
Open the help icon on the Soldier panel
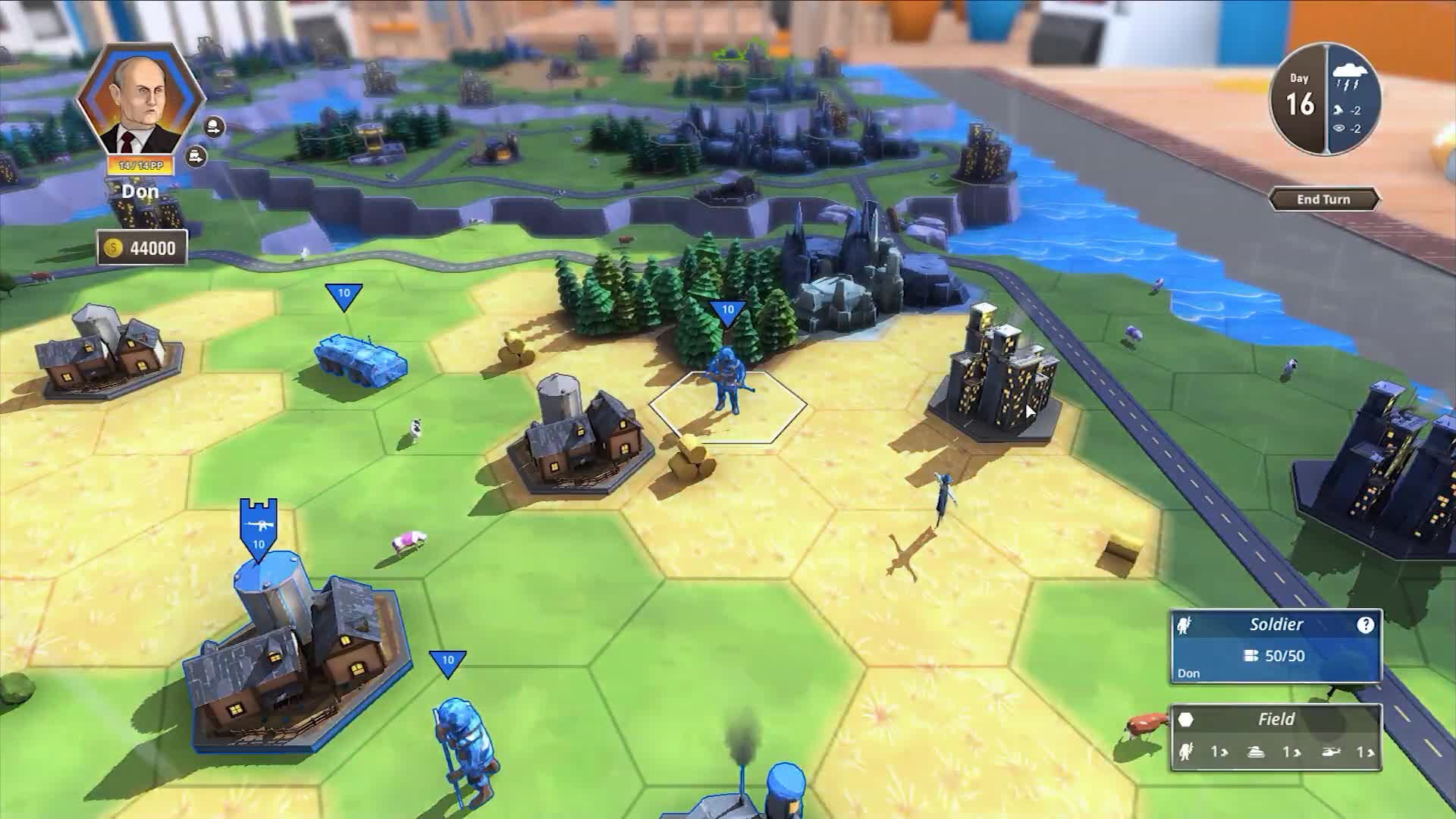pyautogui.click(x=1367, y=624)
